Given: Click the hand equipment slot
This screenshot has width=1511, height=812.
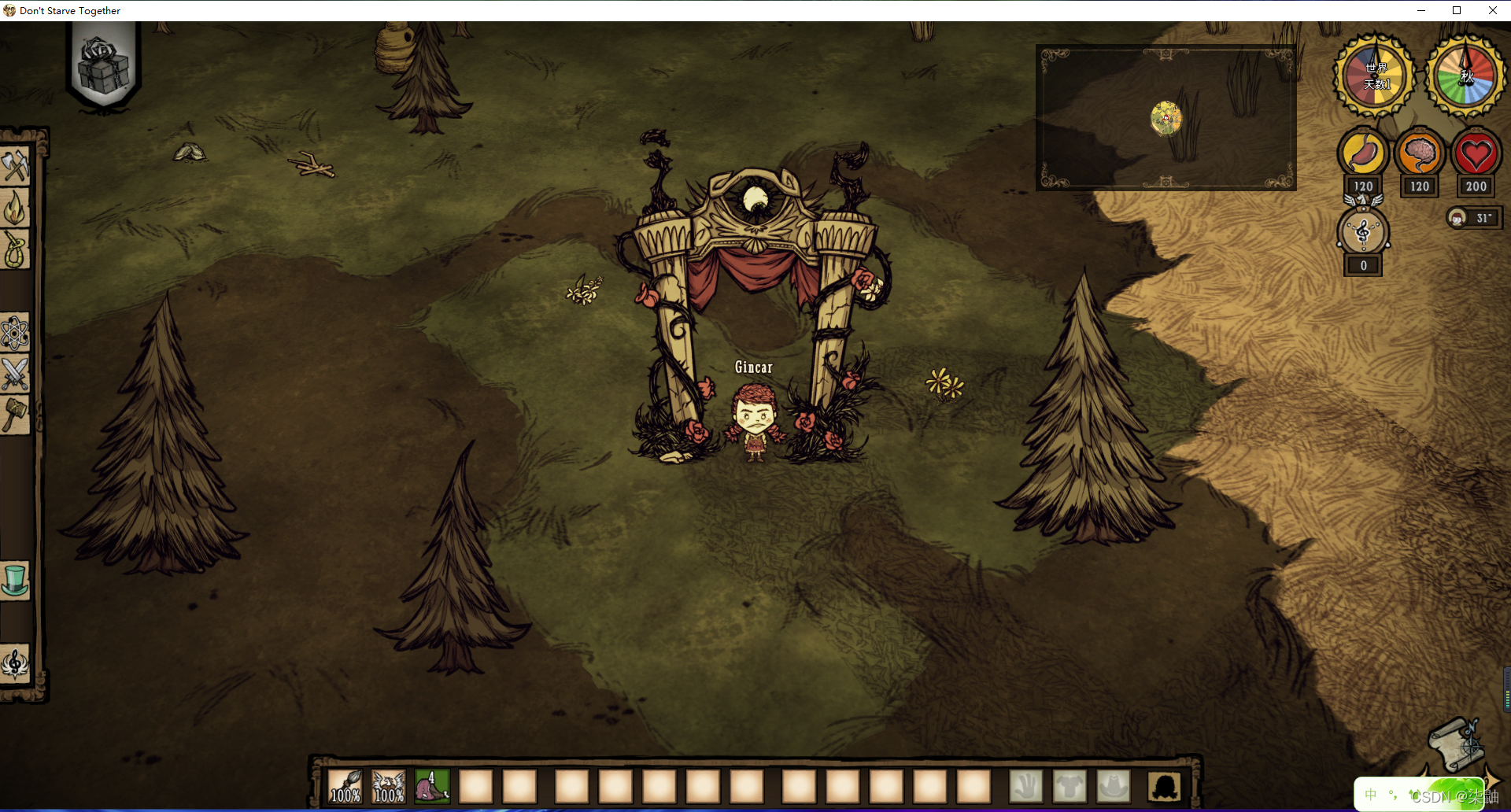Looking at the screenshot, I should (x=1026, y=786).
